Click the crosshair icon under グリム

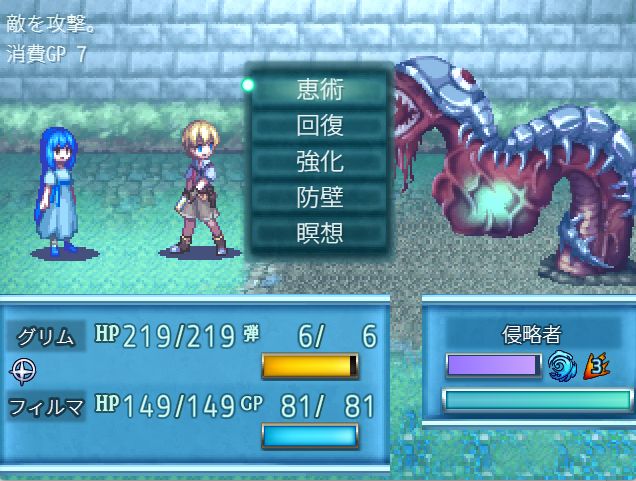[23, 370]
